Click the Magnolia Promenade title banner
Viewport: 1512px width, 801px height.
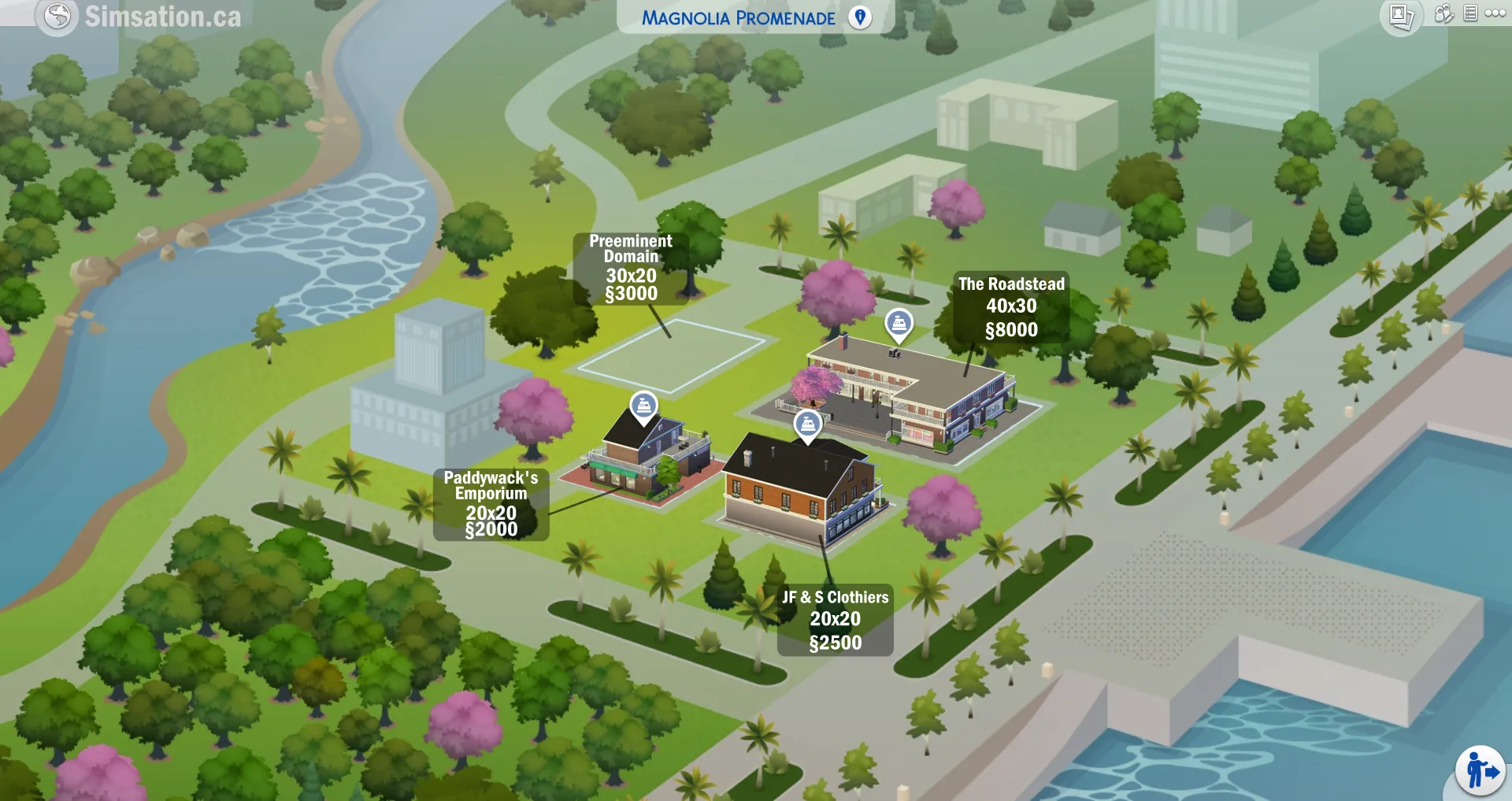(x=740, y=16)
